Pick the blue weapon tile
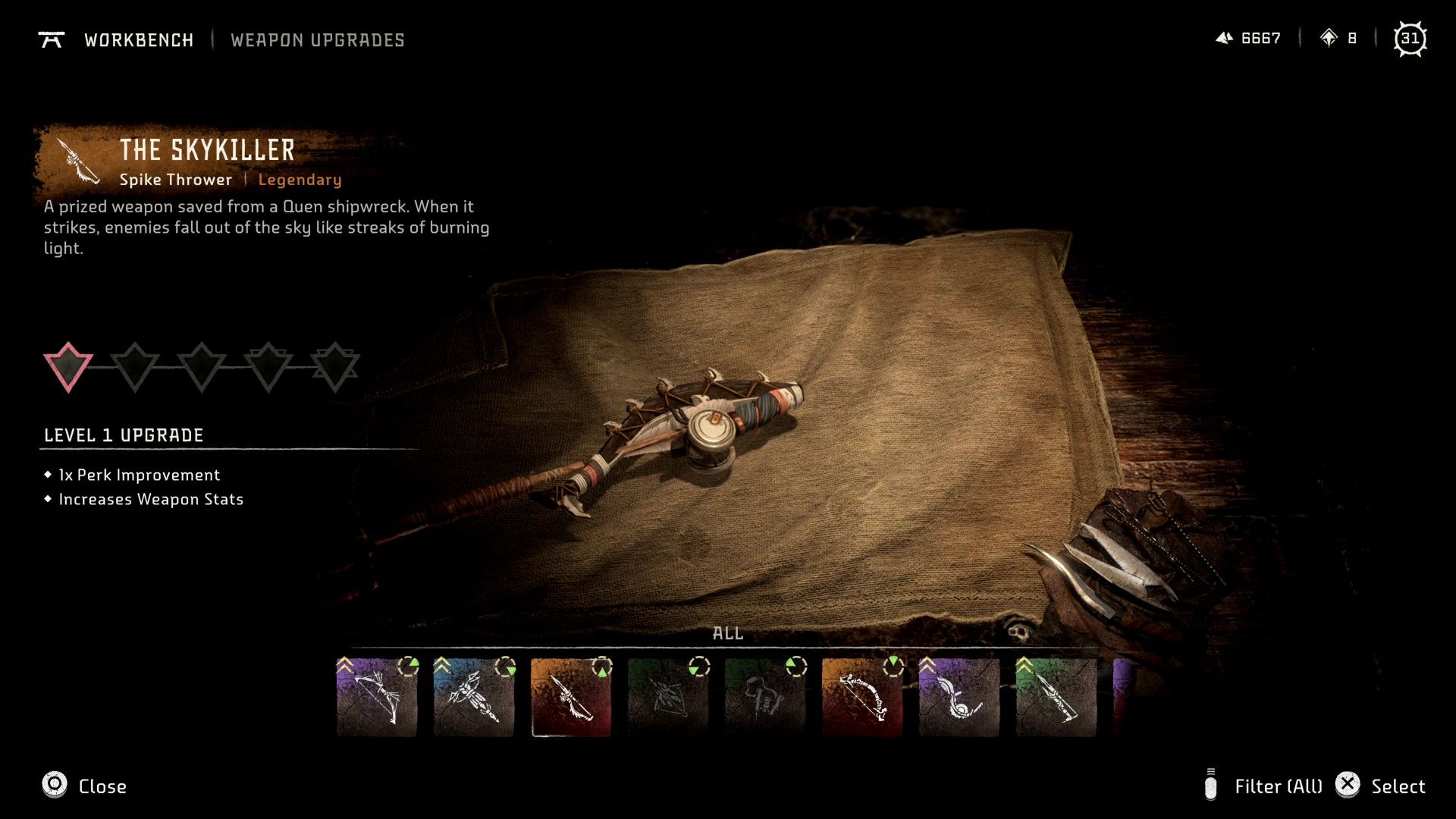 point(474,698)
